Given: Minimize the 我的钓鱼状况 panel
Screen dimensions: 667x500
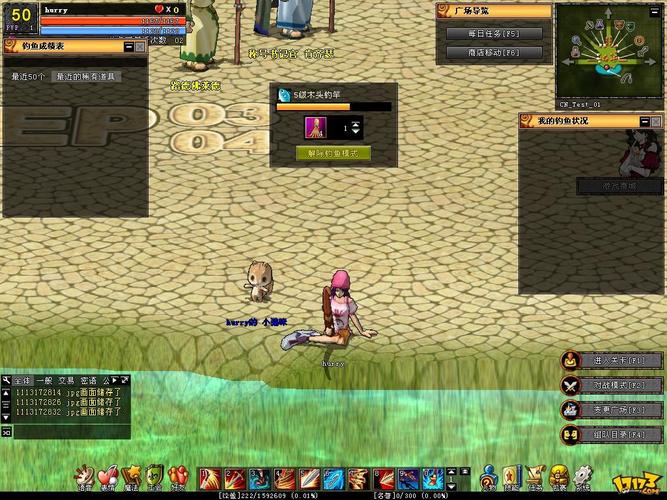Looking at the screenshot, I should click(643, 120).
